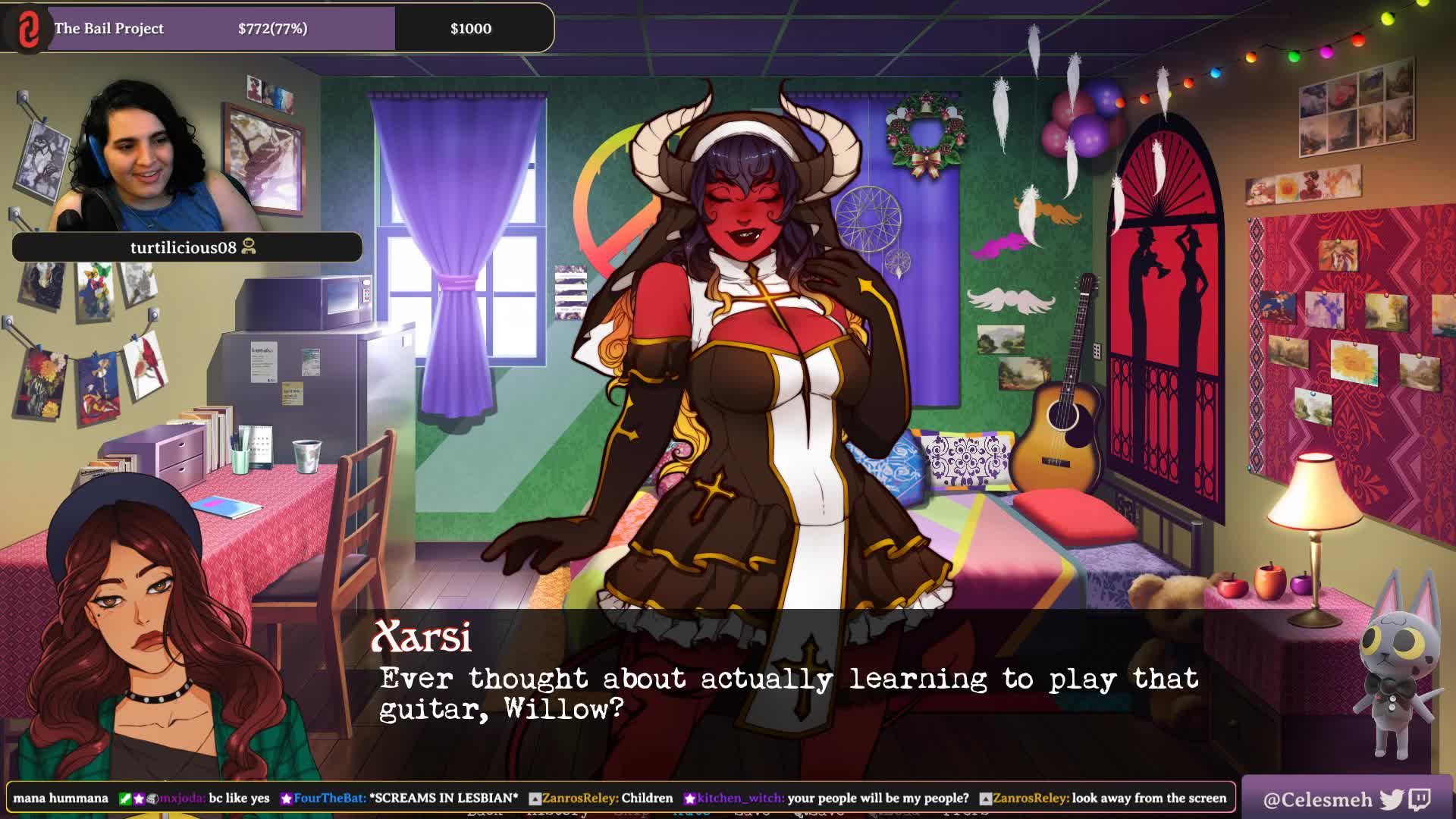Open the History quick menu entry
1456x819 pixels.
click(x=557, y=813)
